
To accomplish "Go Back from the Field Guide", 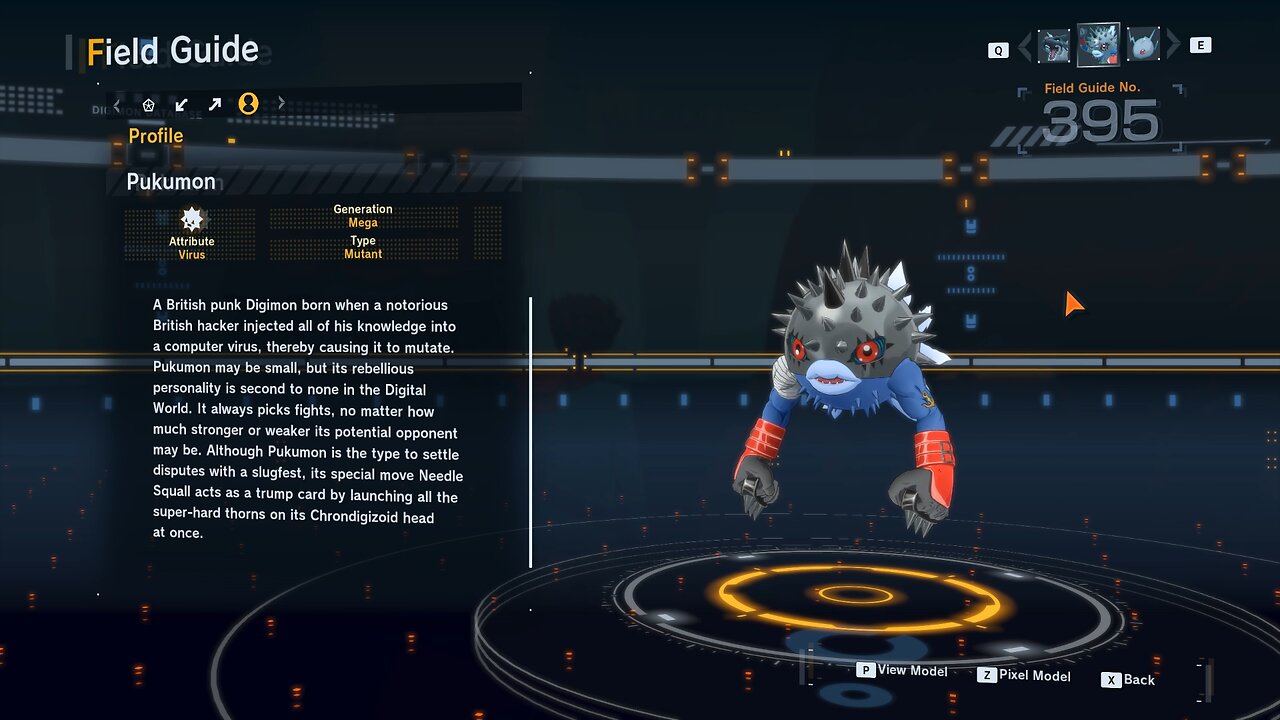I will [1128, 680].
